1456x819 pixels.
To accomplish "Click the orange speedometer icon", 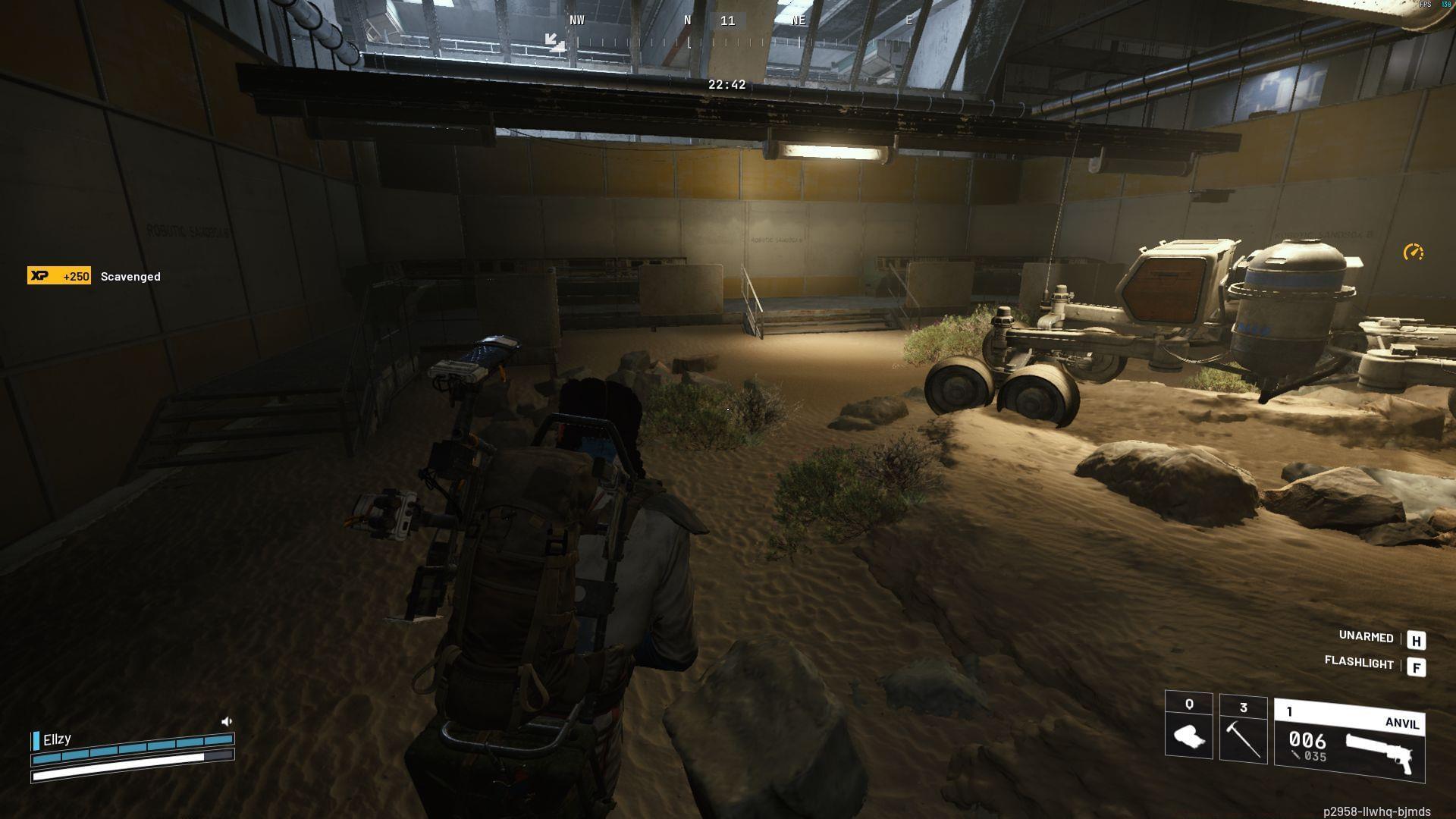I will pos(1413,252).
